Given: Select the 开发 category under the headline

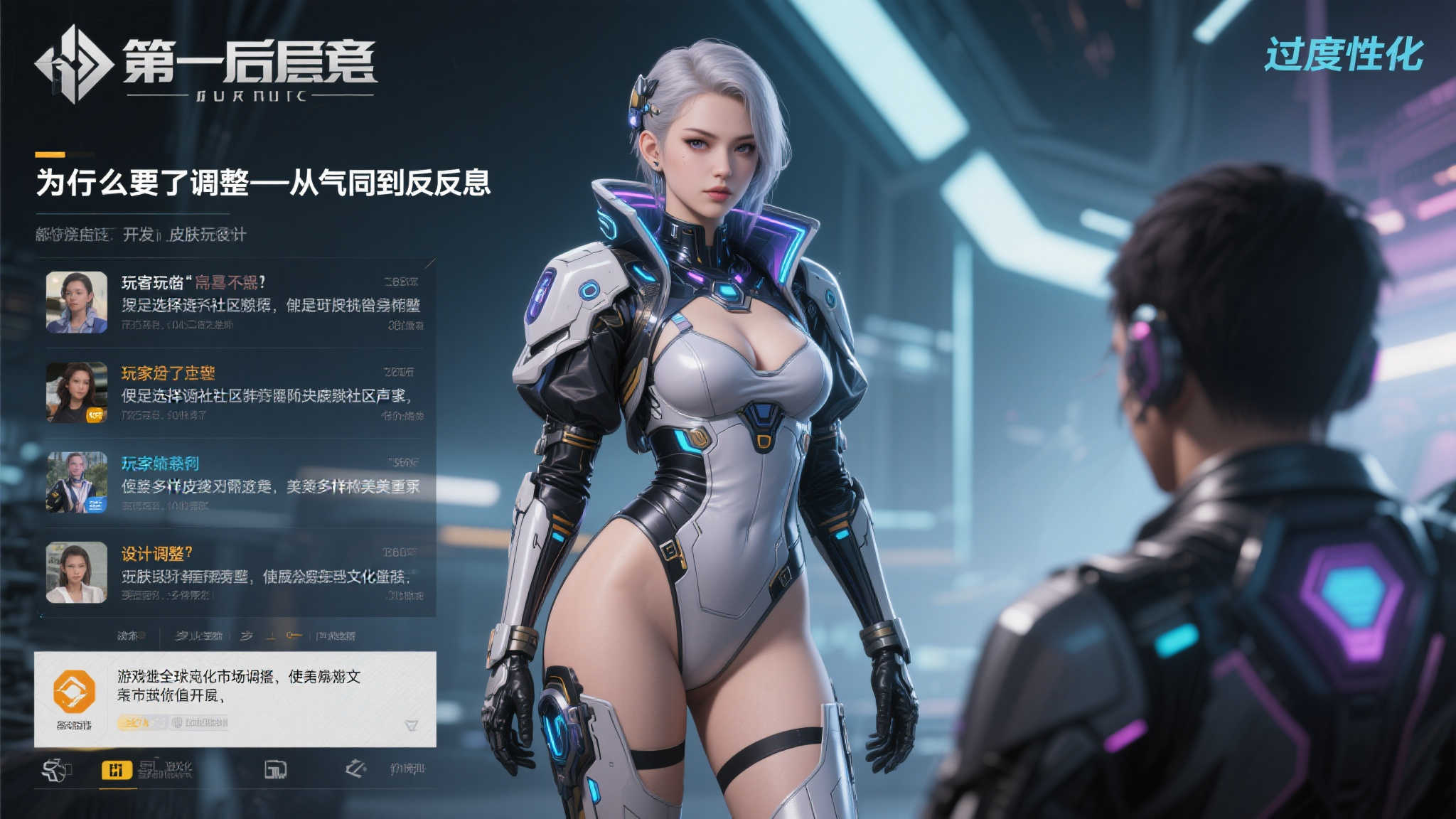Looking at the screenshot, I should coord(139,235).
